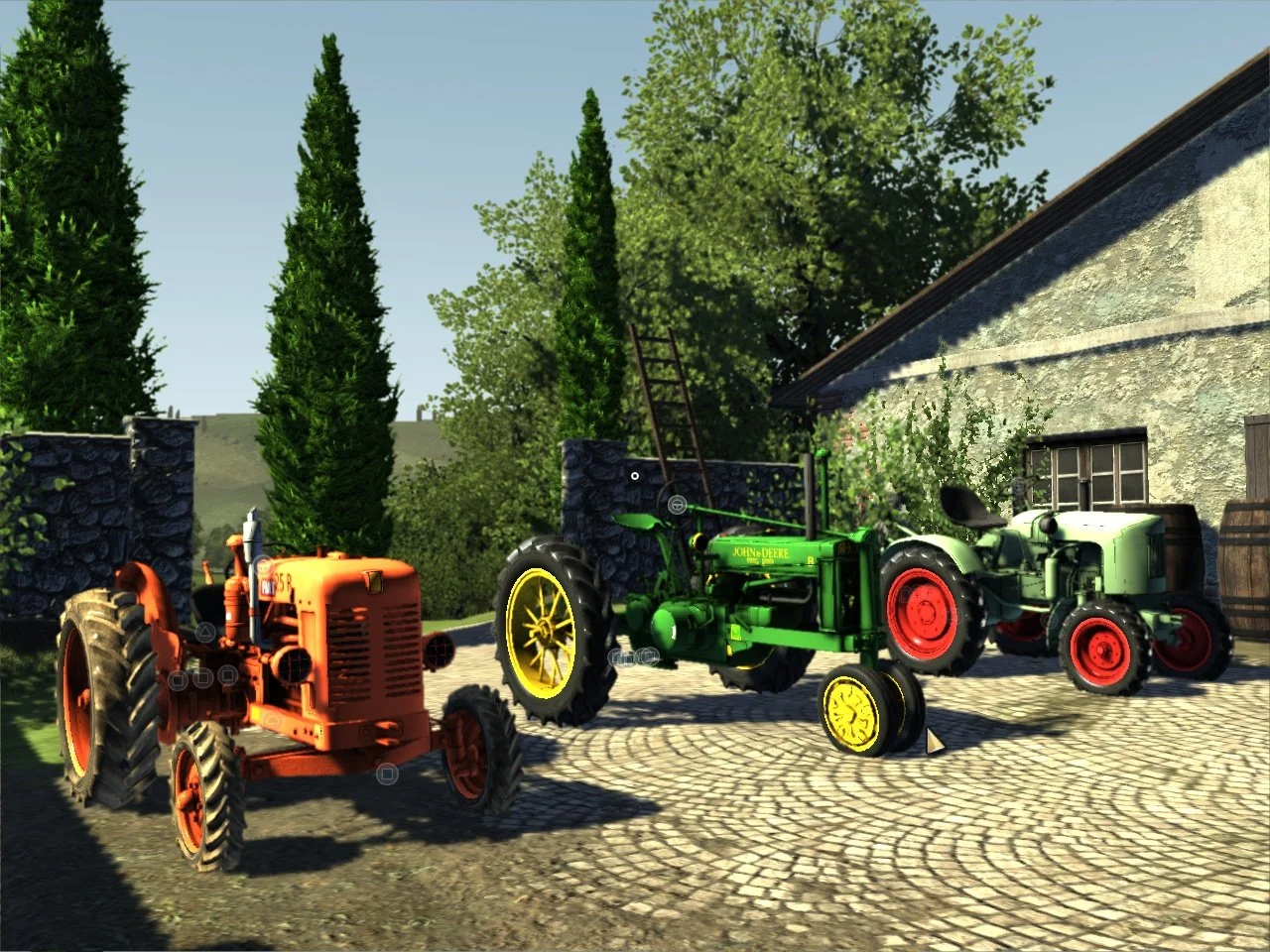The height and width of the screenshot is (952, 1270).
Task: Click the faded semicircle icon under the orange tractor's frame
Action: [274, 721]
